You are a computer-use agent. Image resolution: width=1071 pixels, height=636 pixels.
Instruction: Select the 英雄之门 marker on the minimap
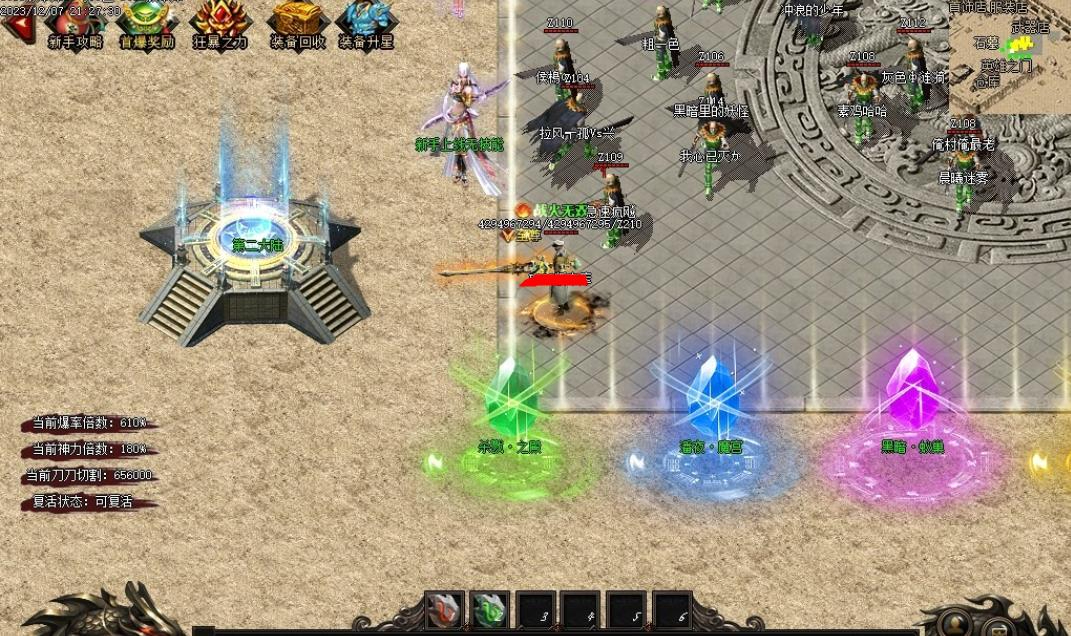(x=1006, y=66)
